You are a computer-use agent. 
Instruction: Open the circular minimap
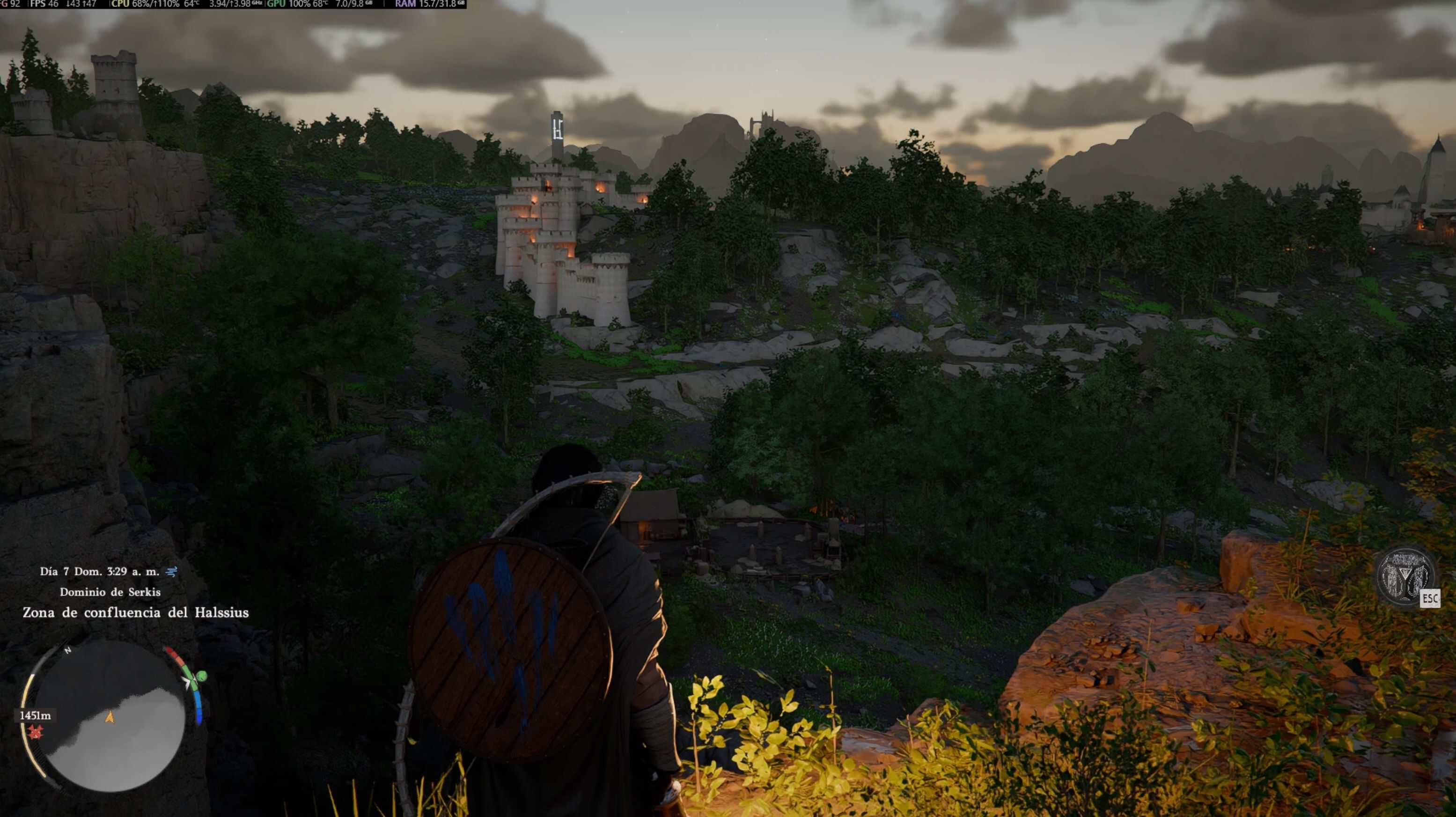(110, 716)
